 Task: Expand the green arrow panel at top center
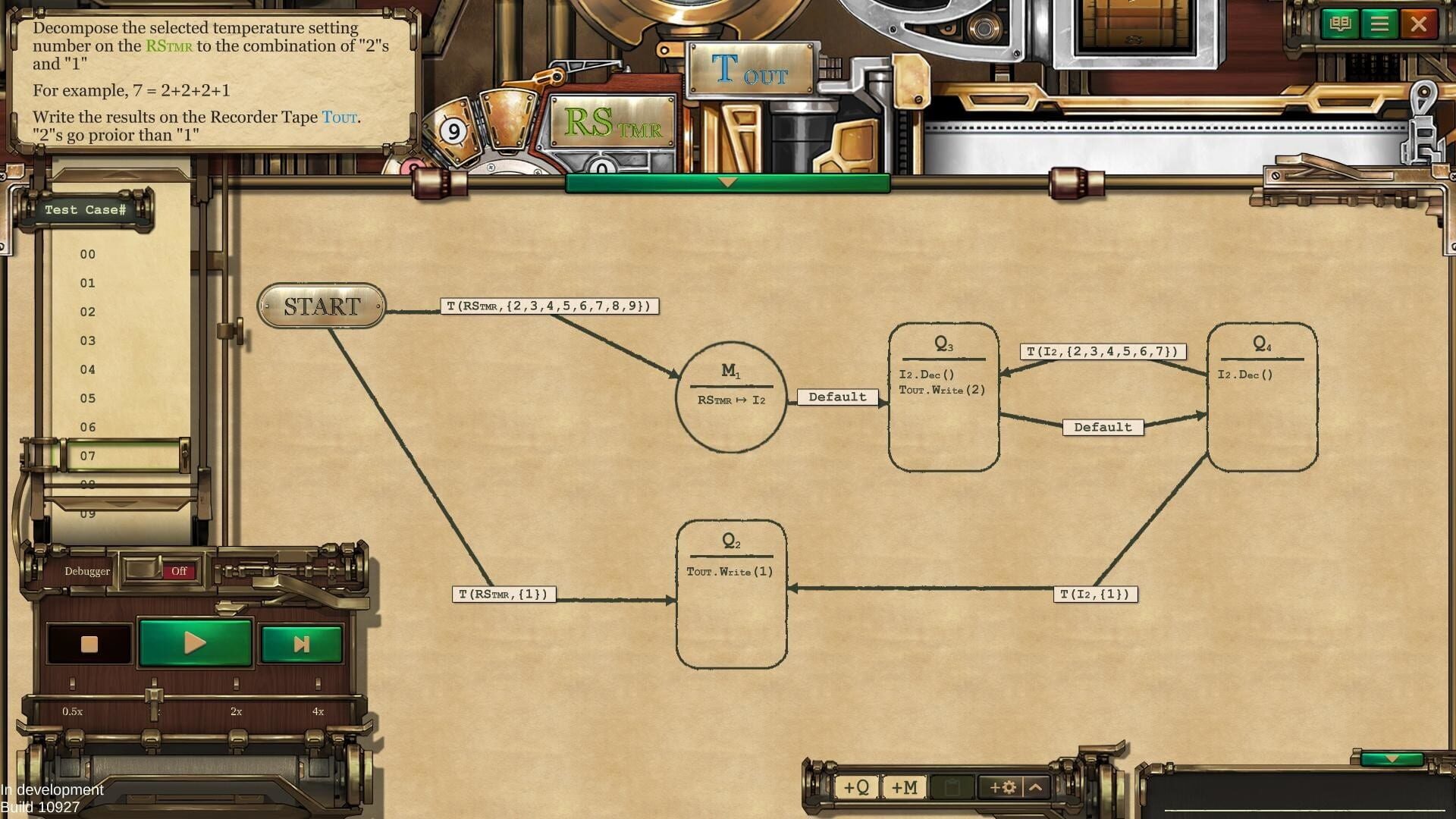[728, 182]
